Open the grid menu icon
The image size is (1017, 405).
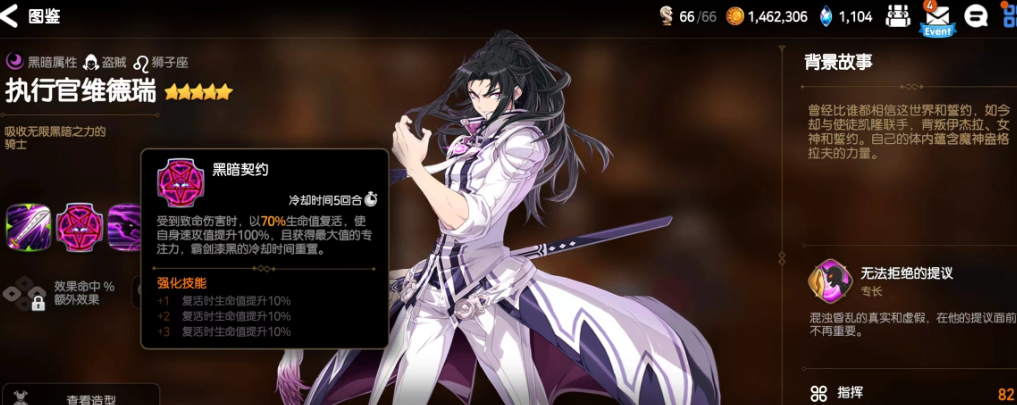click(x=1008, y=16)
